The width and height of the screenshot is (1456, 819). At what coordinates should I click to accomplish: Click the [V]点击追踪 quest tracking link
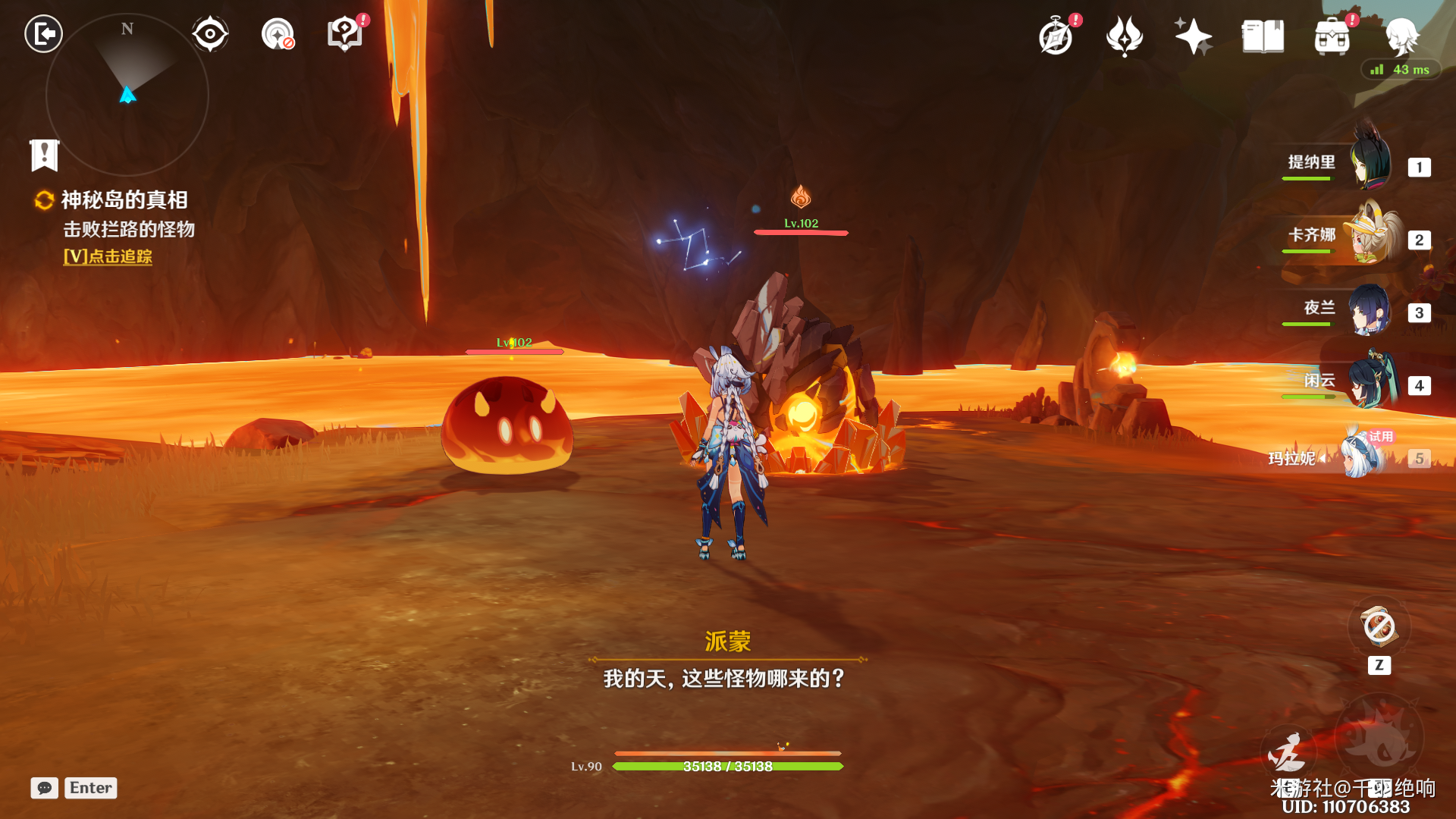pyautogui.click(x=108, y=257)
